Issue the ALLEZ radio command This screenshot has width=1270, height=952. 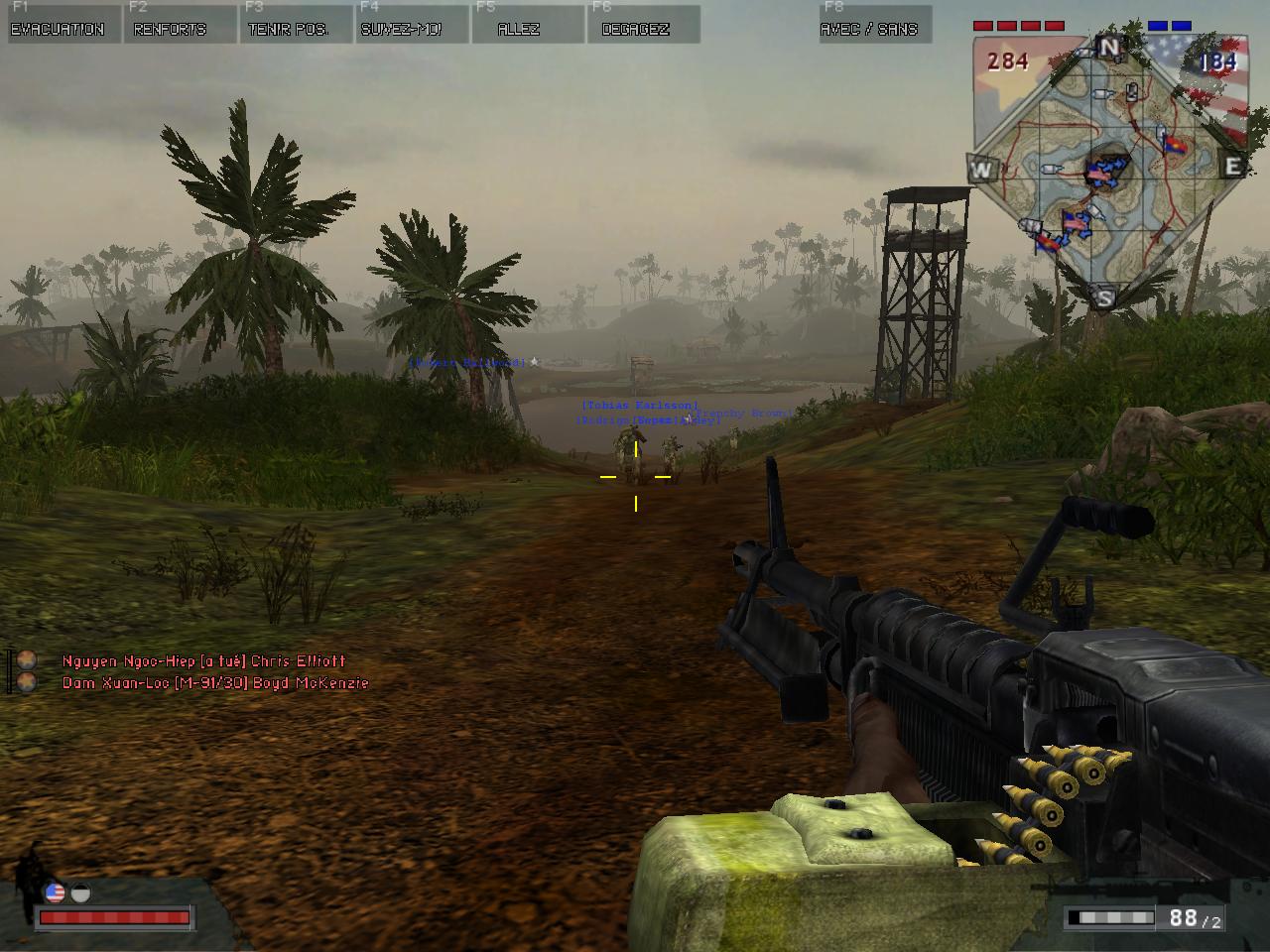click(x=518, y=28)
